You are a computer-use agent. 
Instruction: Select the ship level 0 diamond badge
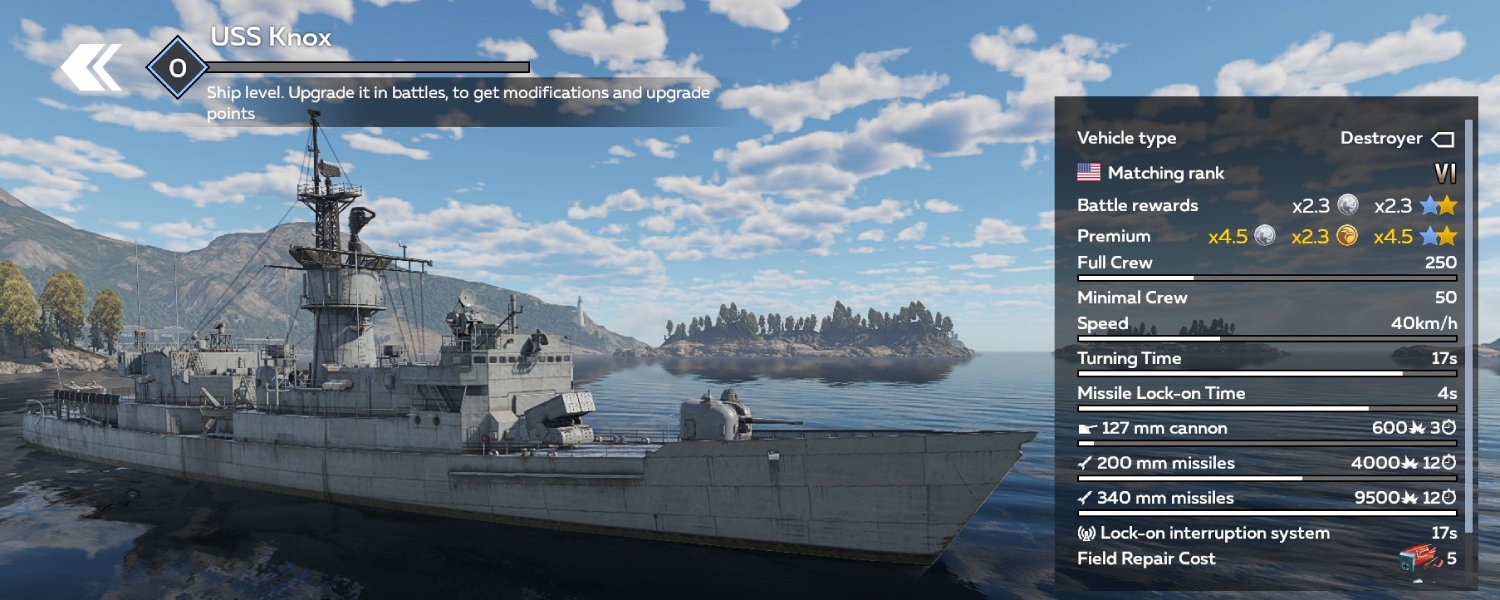pyautogui.click(x=177, y=68)
